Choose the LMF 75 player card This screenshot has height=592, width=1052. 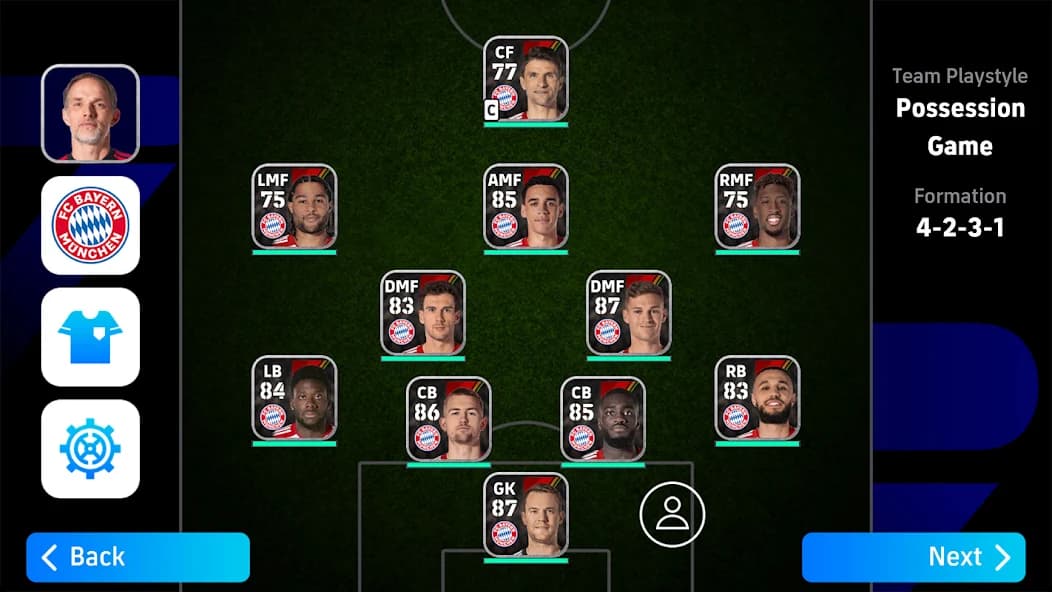[x=294, y=206]
